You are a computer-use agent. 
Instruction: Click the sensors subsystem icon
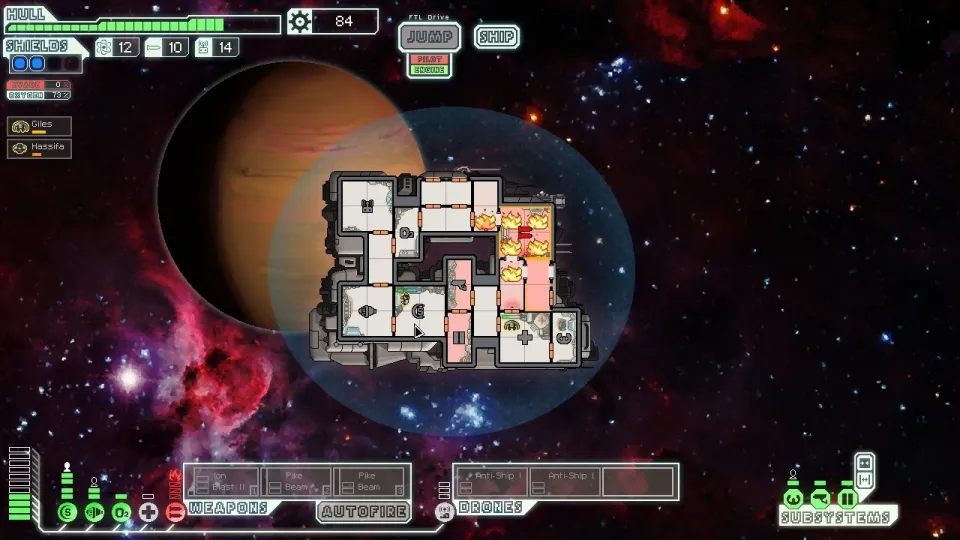pos(820,498)
